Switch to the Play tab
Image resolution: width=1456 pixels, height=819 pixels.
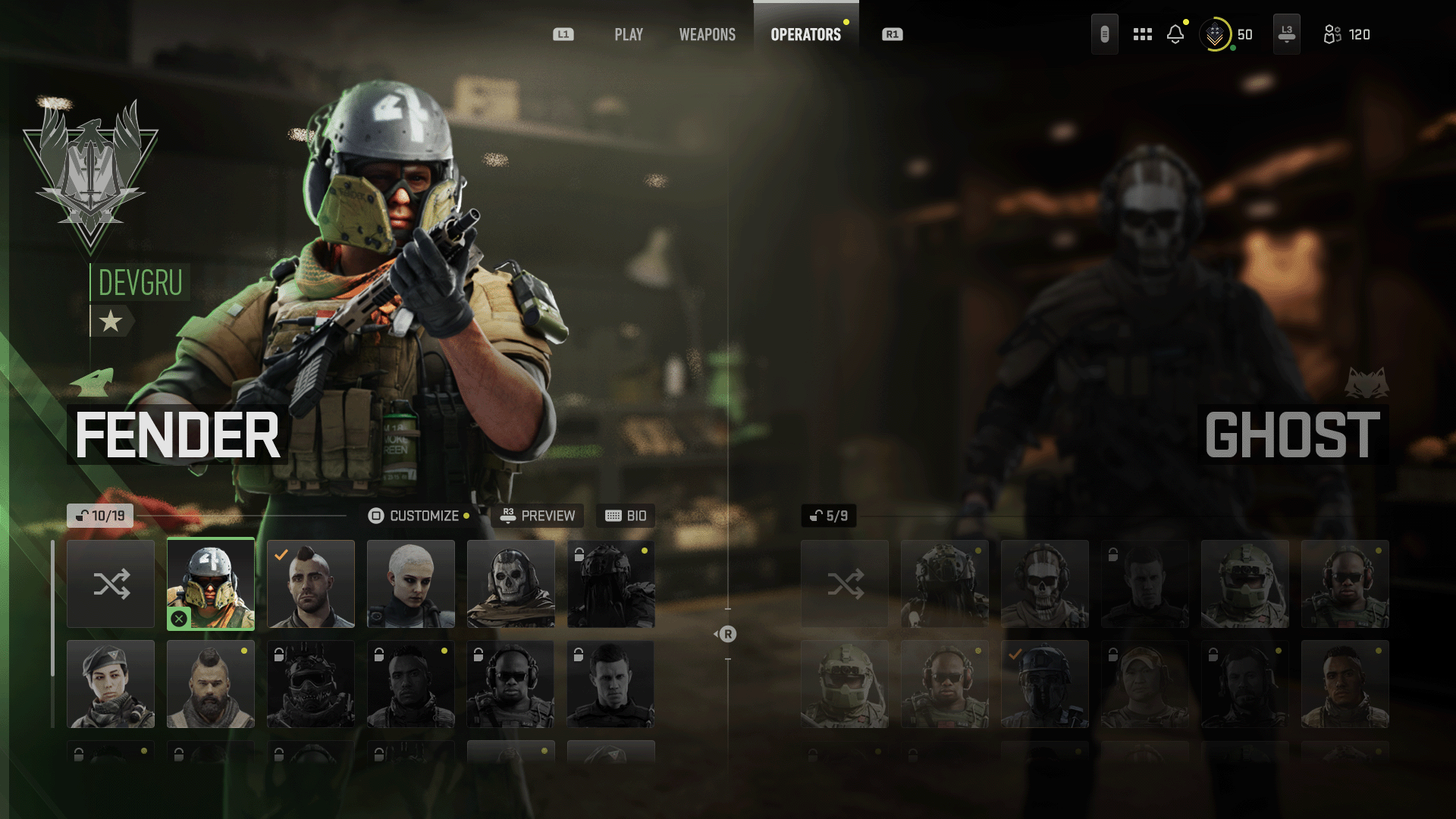[x=628, y=35]
